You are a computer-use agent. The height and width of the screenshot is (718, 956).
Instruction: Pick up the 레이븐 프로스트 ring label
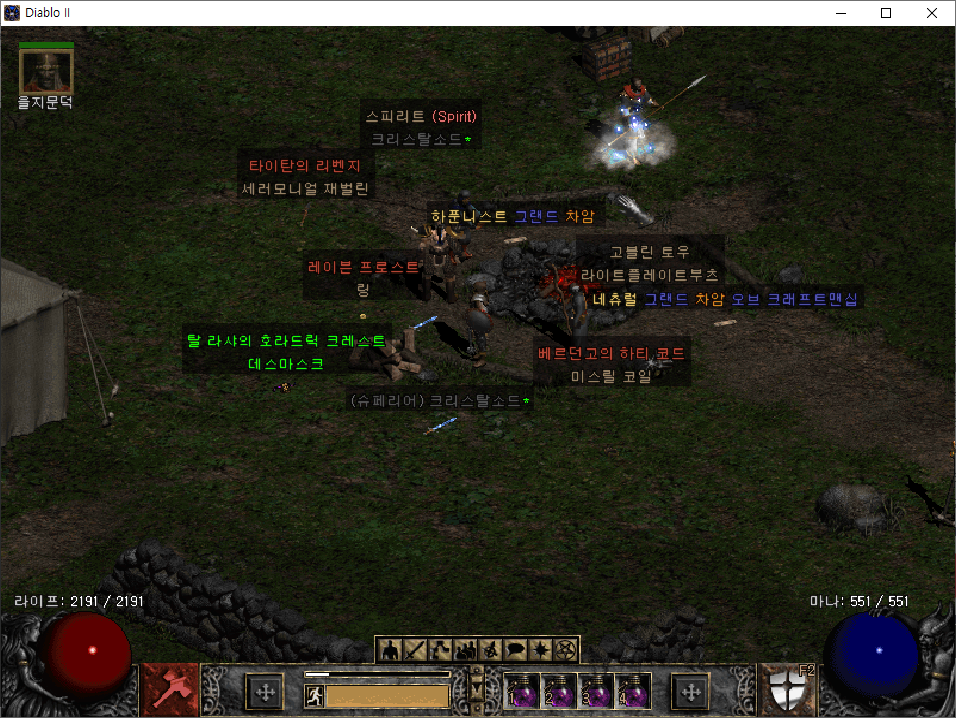coord(365,267)
